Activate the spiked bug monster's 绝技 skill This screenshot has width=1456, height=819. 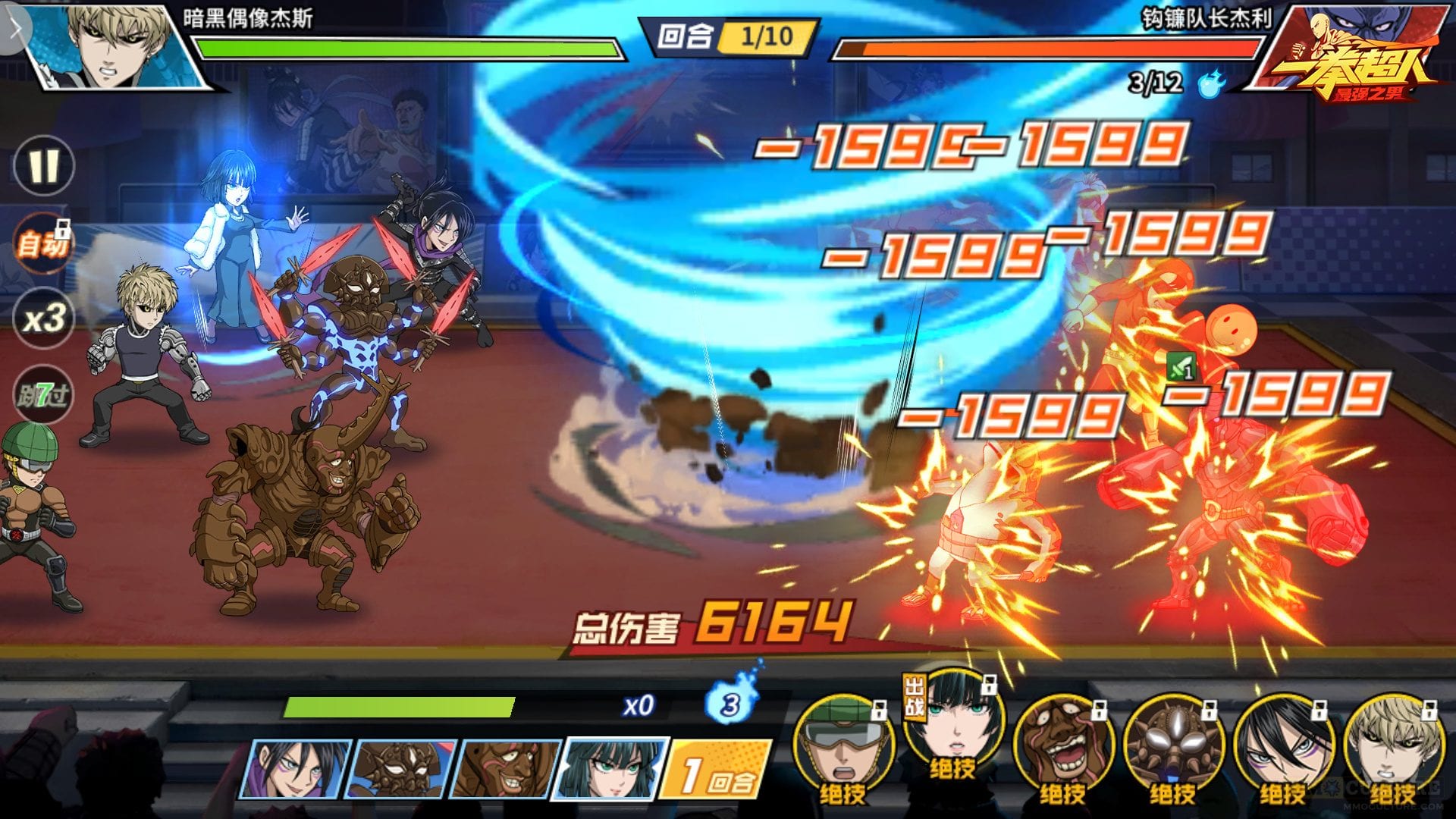click(1173, 747)
